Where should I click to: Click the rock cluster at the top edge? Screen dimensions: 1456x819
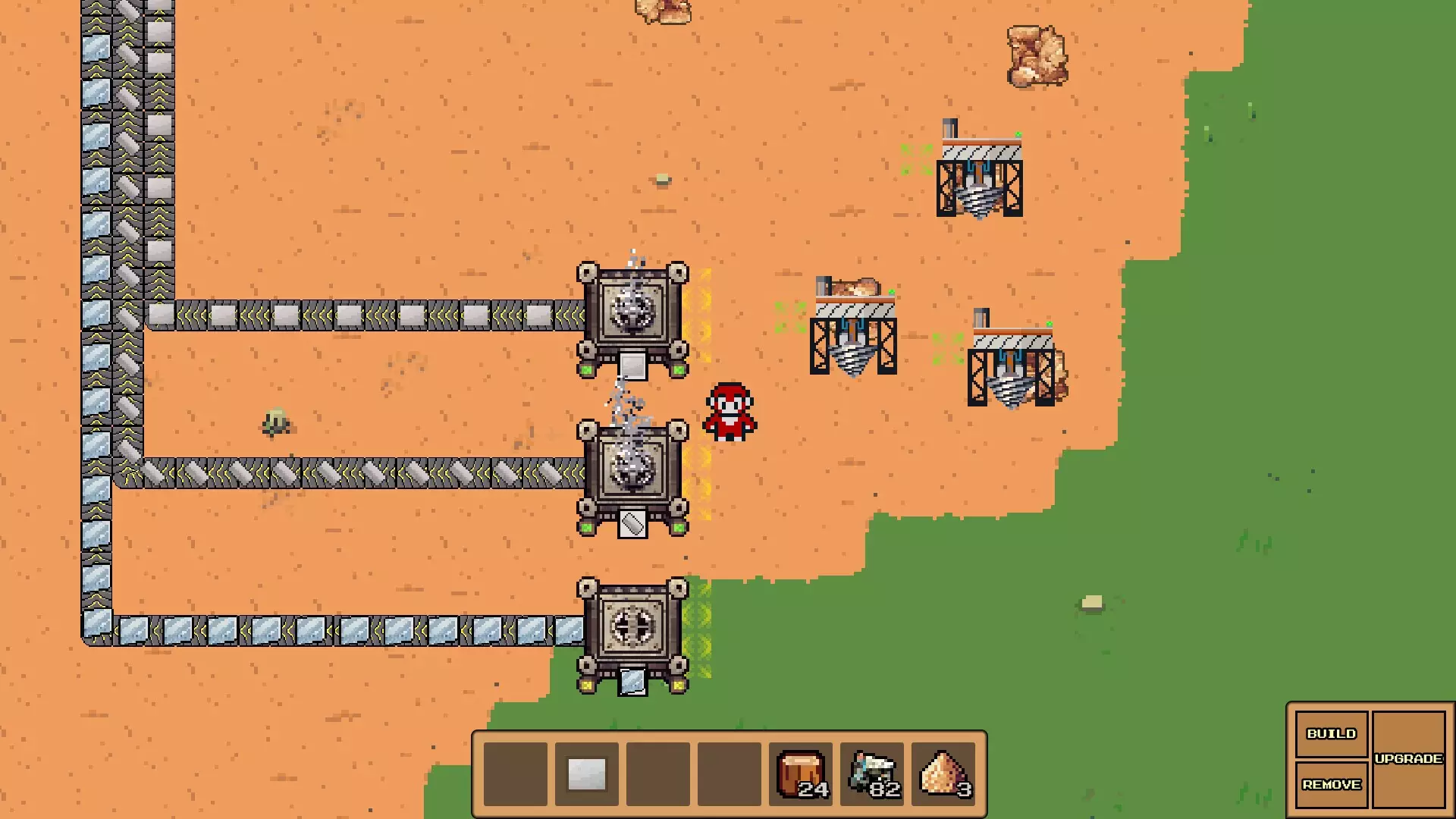[664, 11]
